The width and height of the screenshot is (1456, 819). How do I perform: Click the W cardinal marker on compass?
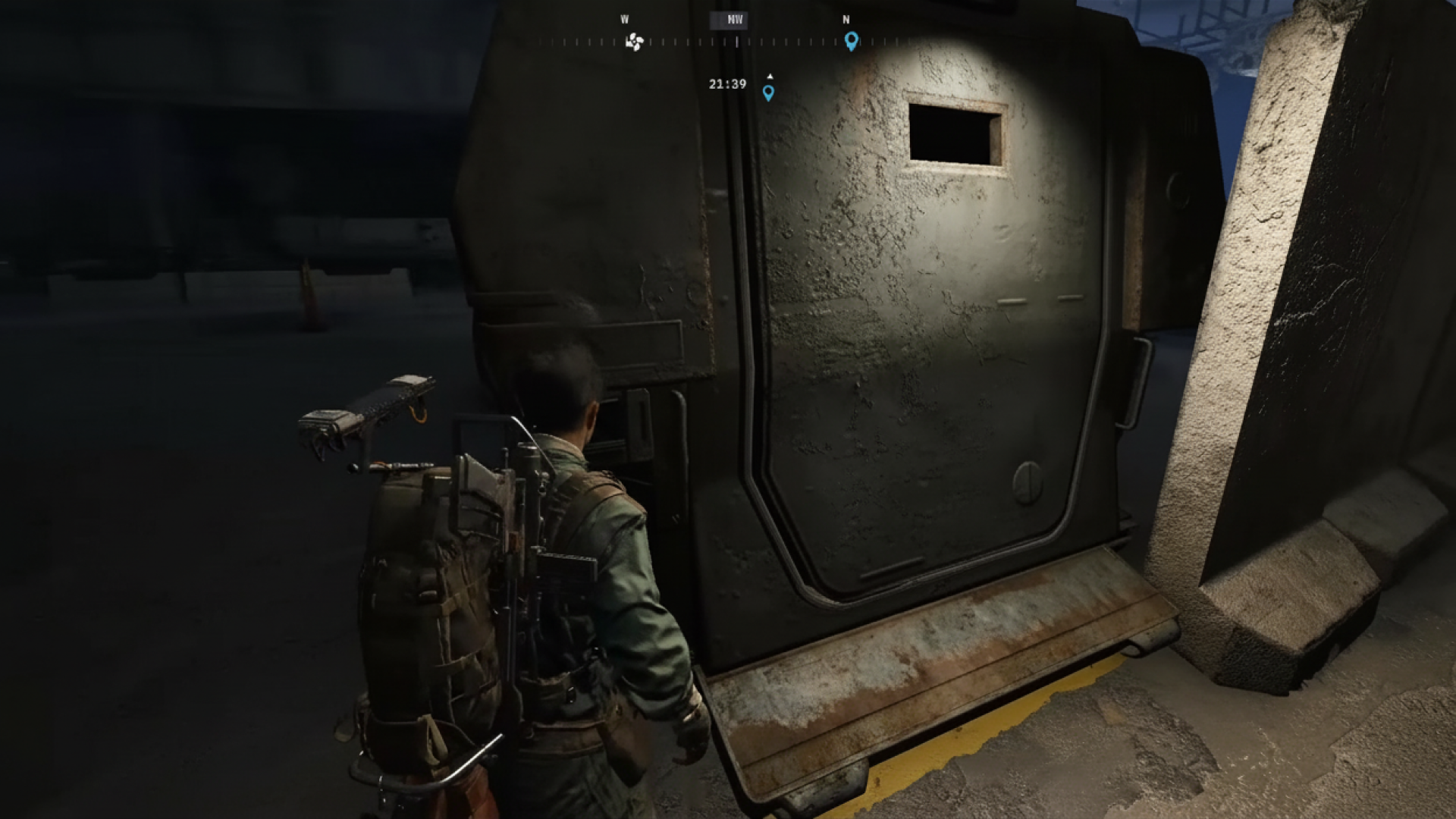click(x=625, y=19)
